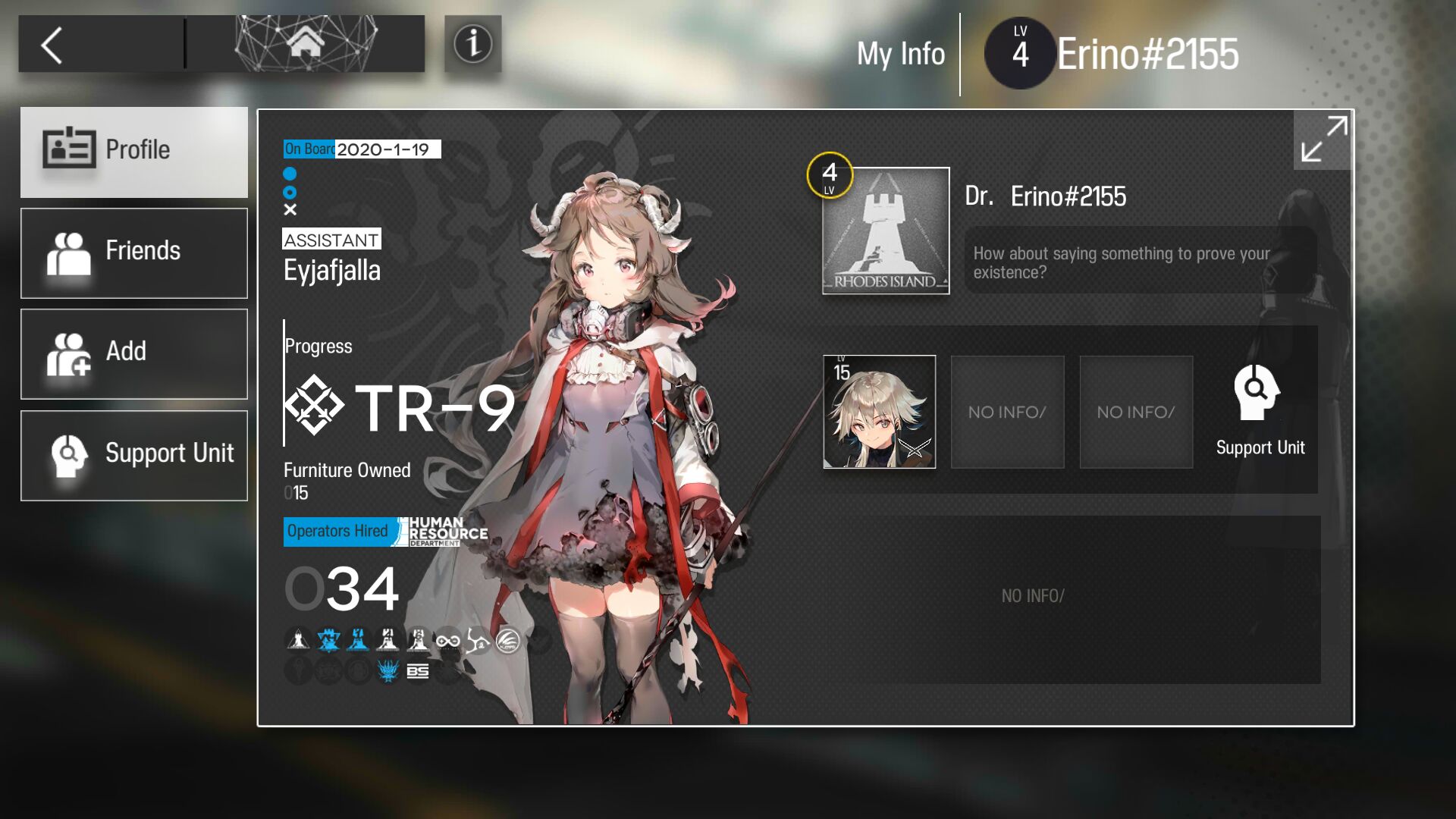This screenshot has width=1456, height=819.
Task: Select the level 15 support operator
Action: [880, 412]
